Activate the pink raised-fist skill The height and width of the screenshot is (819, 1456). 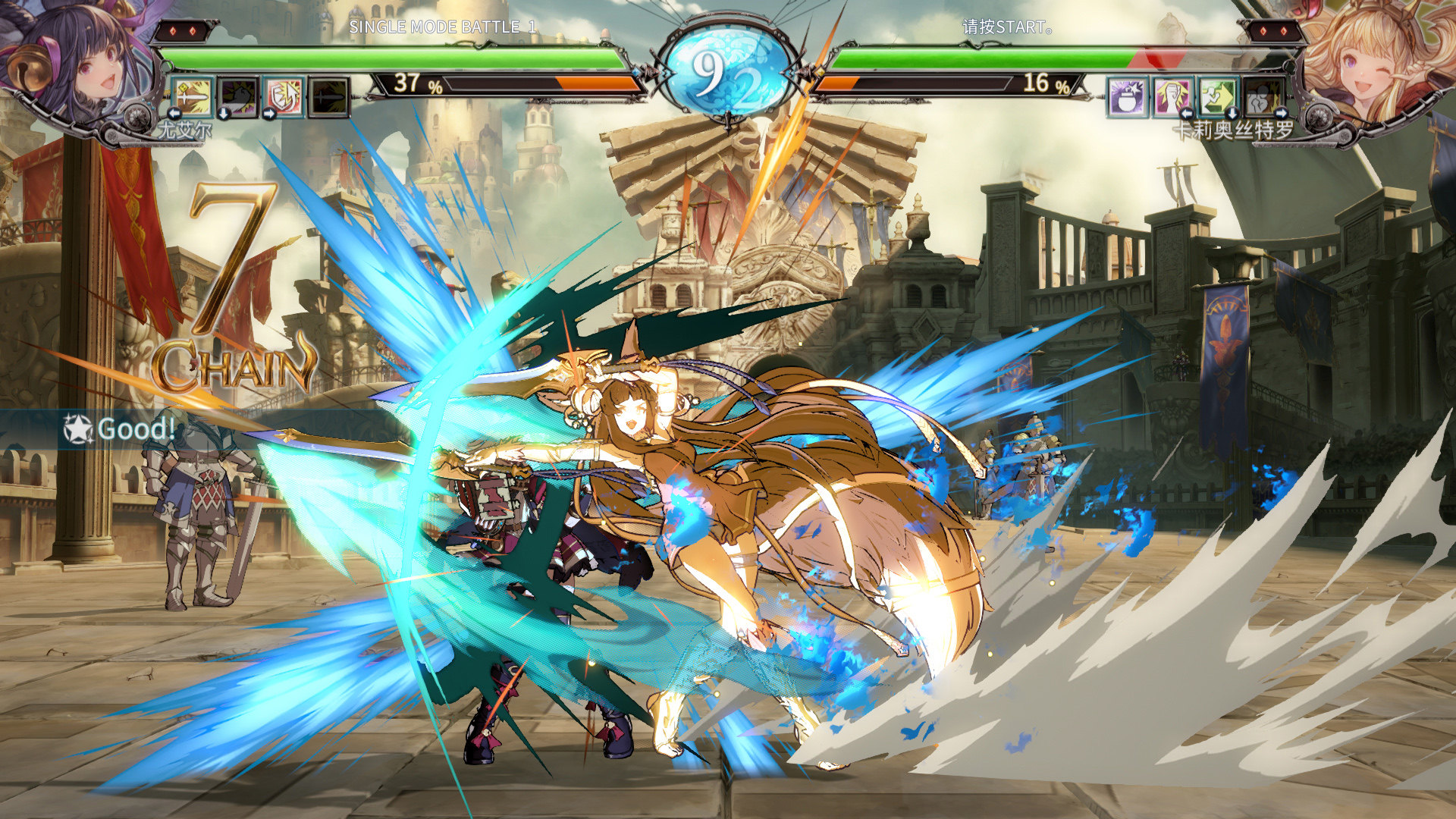pyautogui.click(x=1172, y=96)
